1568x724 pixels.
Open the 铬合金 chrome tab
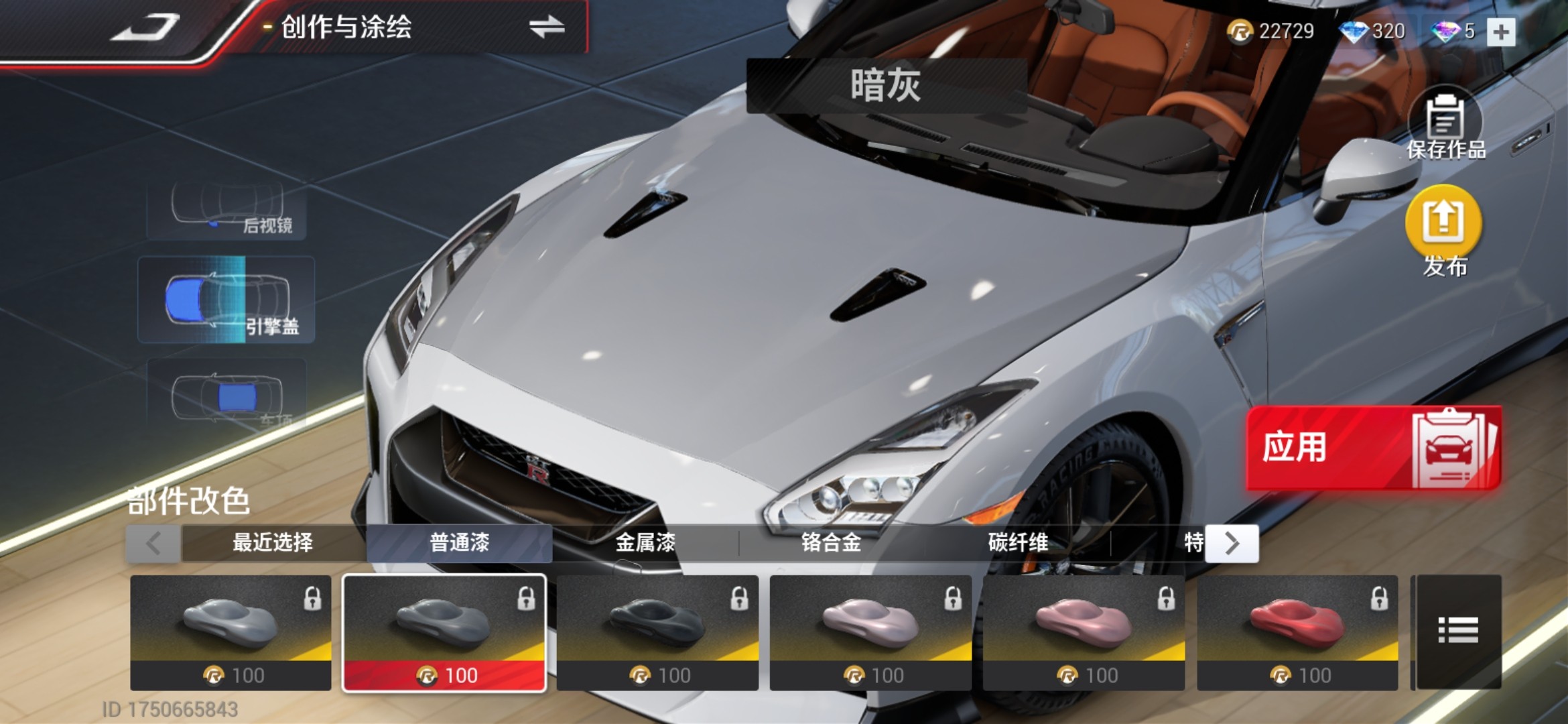(x=831, y=542)
